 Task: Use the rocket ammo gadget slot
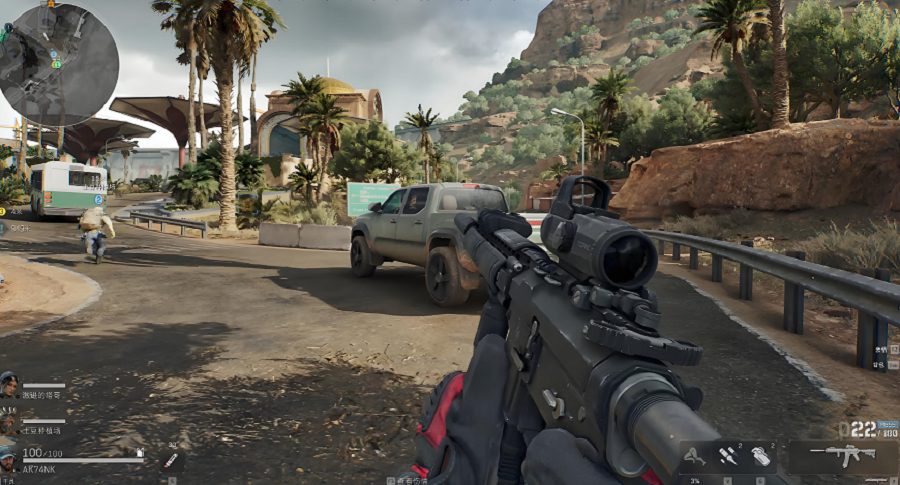(x=727, y=456)
